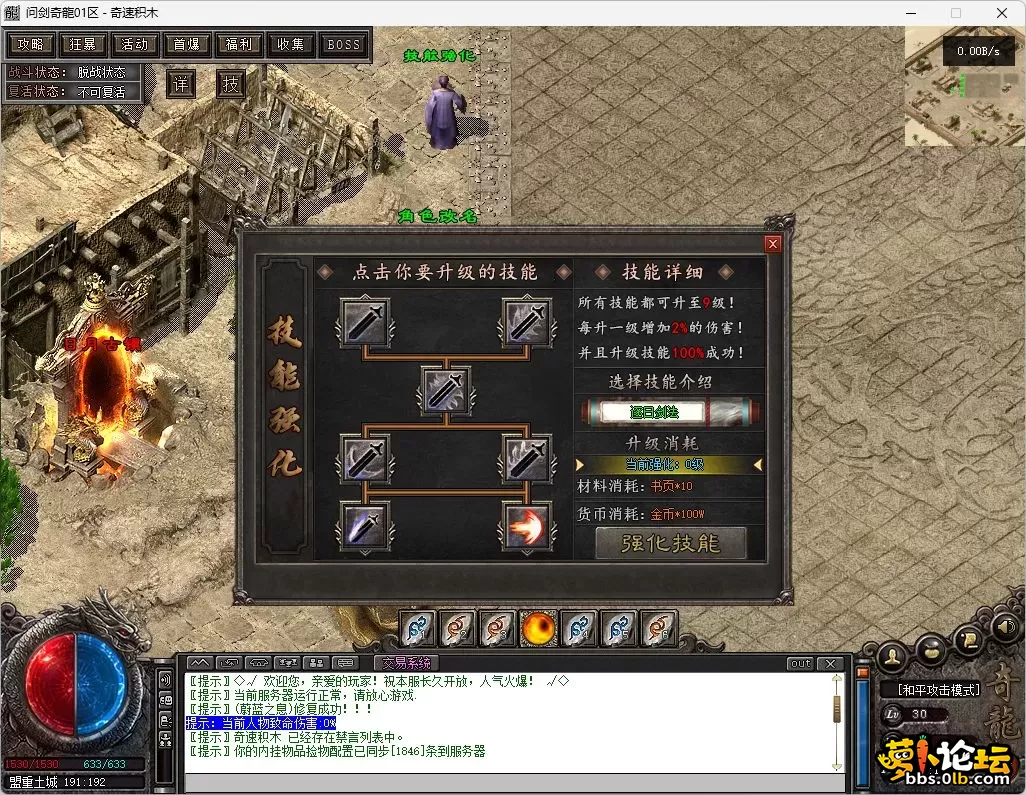Select the center sword skill in tree
Screen dimensions: 1026x795
coord(445,391)
